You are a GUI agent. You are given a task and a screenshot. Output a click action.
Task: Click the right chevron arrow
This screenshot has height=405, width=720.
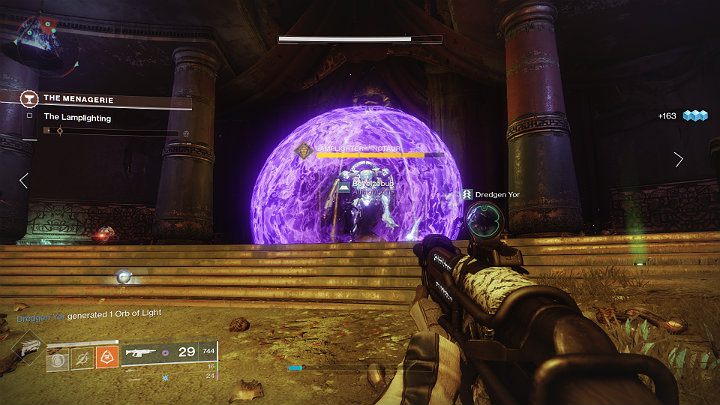(x=679, y=159)
